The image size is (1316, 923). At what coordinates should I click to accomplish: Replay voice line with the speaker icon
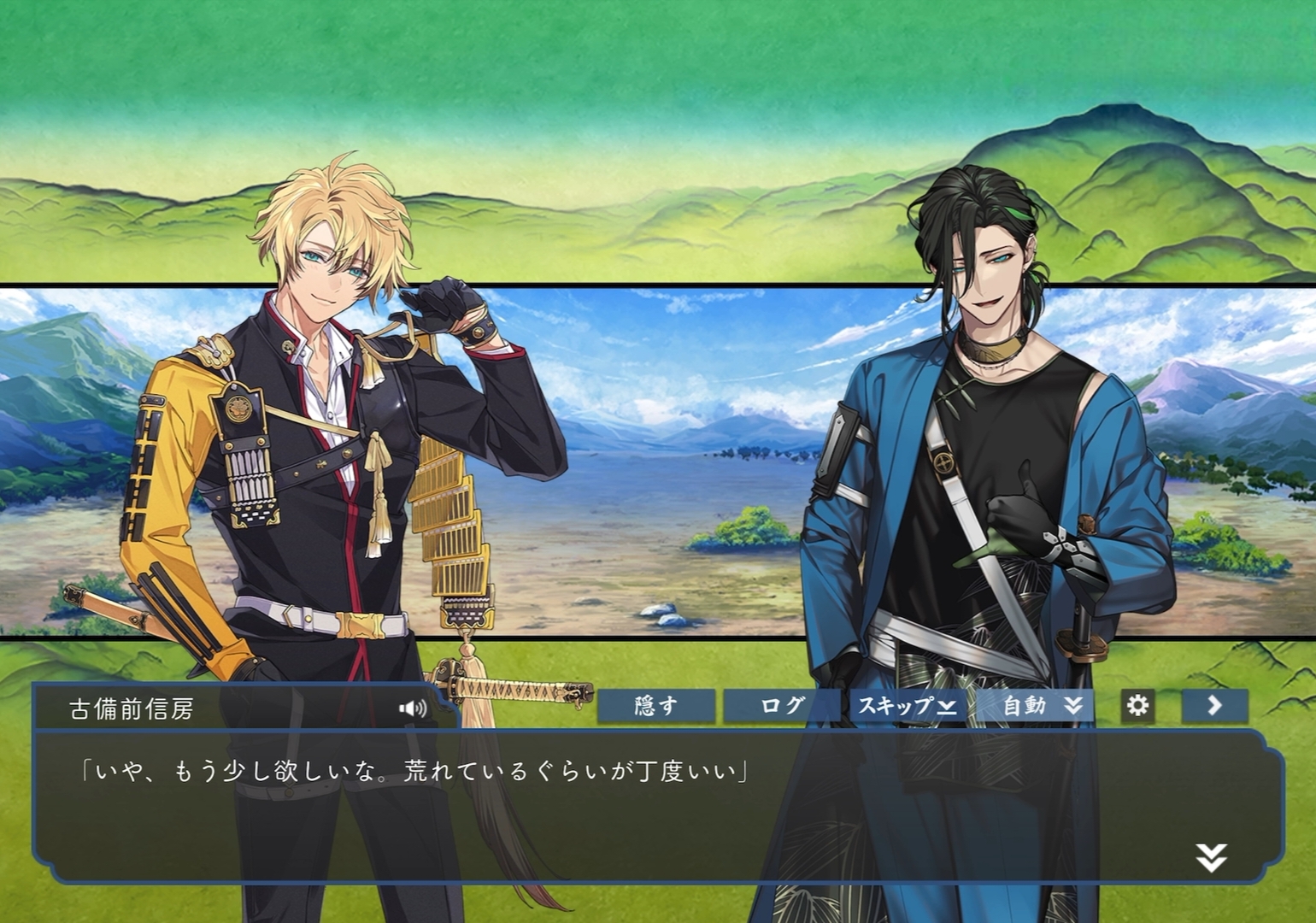pos(413,708)
